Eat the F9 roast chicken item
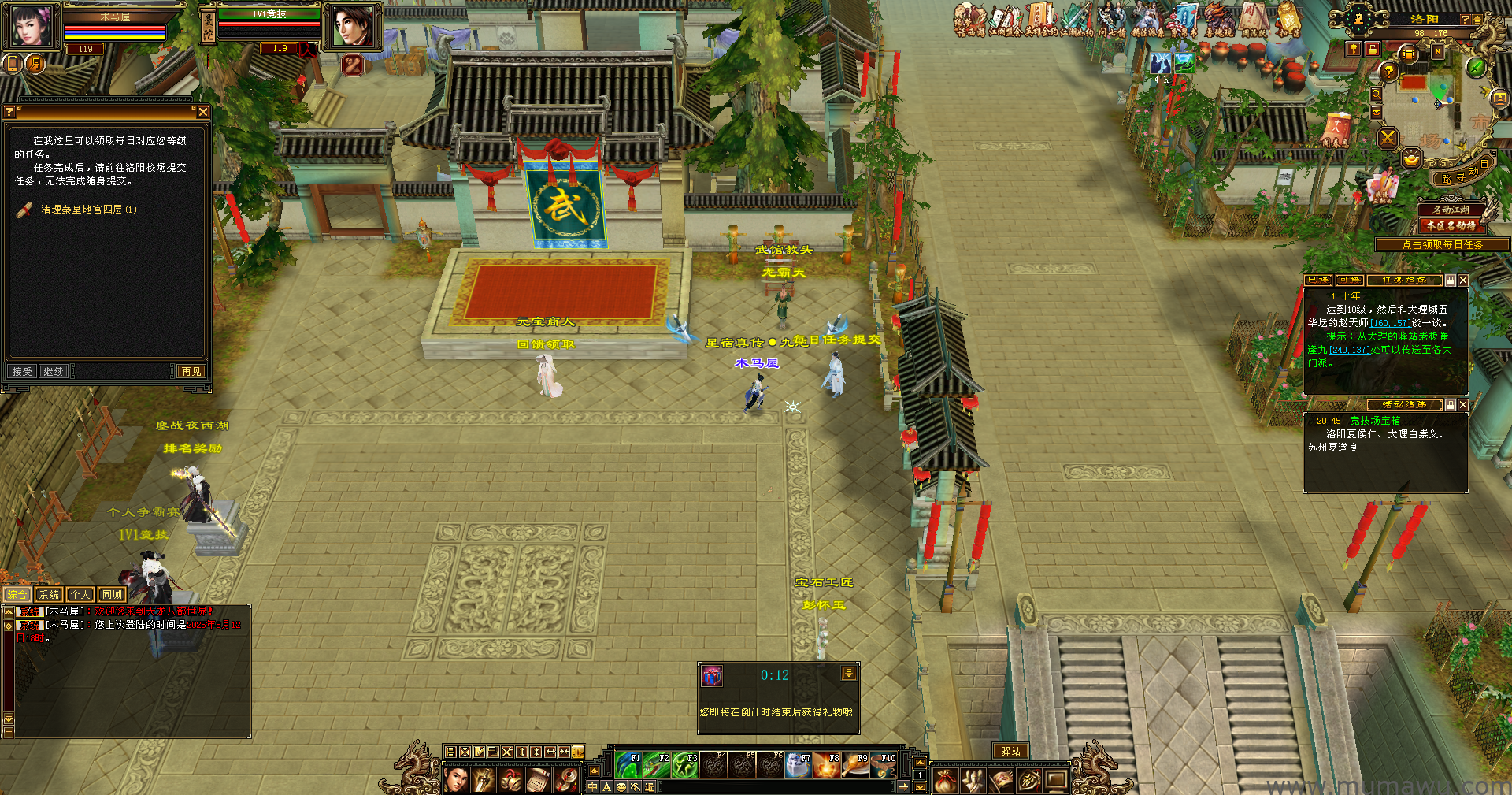 pyautogui.click(x=855, y=765)
